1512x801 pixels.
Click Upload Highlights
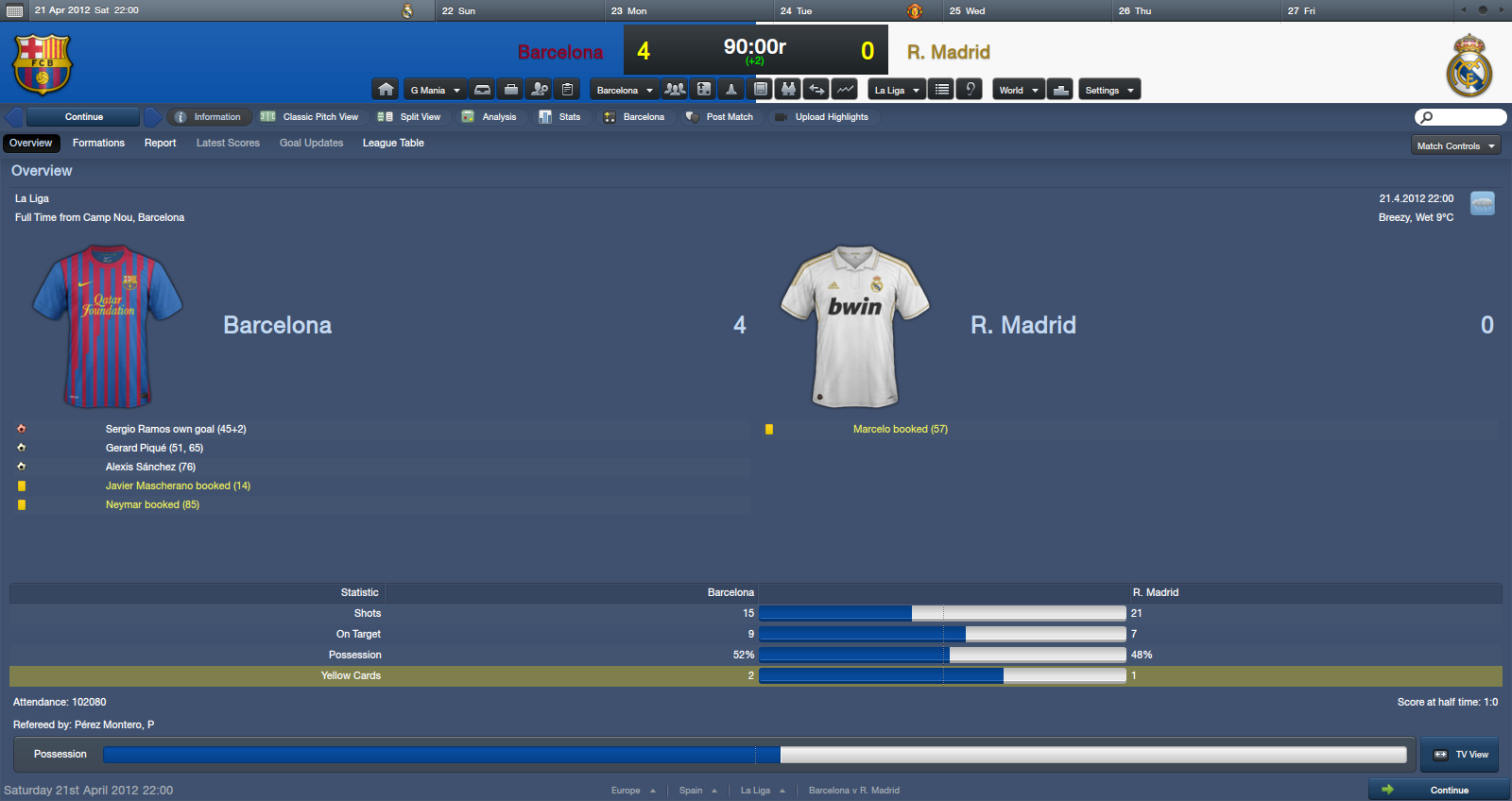tap(822, 117)
